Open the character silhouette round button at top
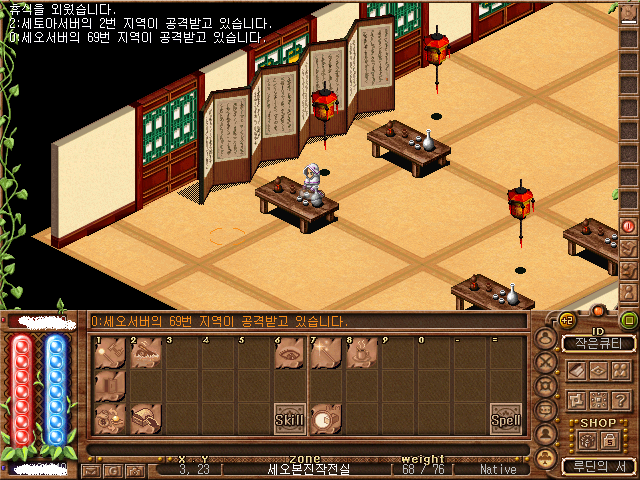Screen dimensions: 640x480 [546, 339]
